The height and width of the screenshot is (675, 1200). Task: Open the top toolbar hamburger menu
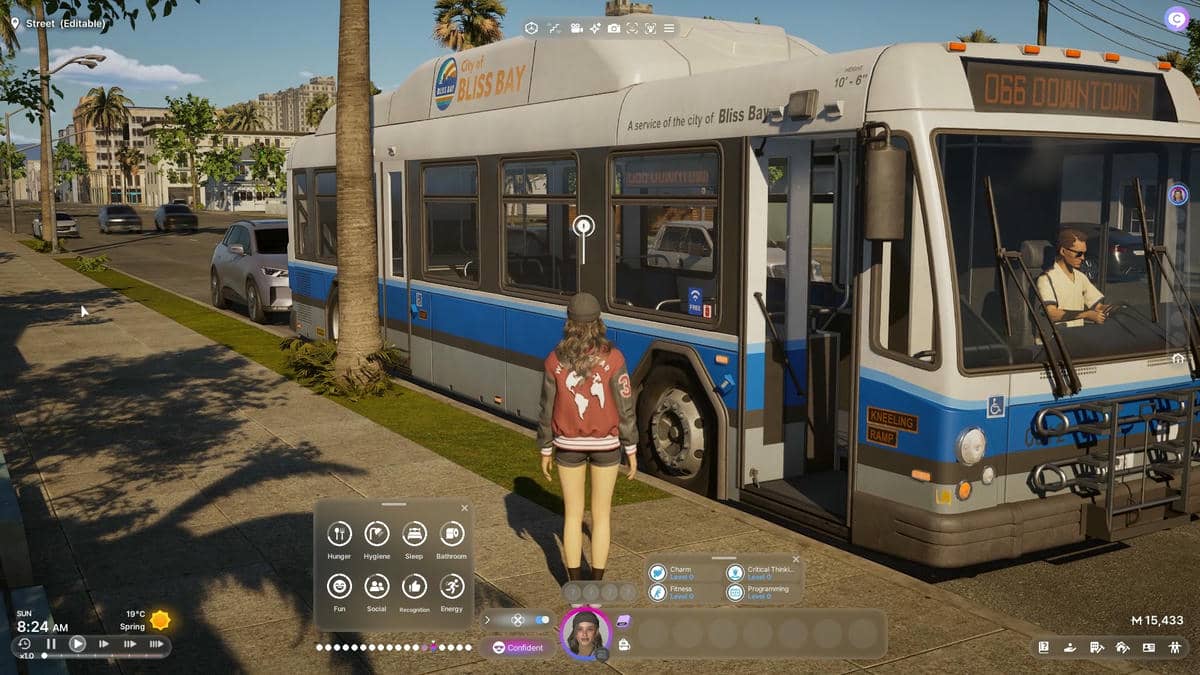(x=669, y=28)
